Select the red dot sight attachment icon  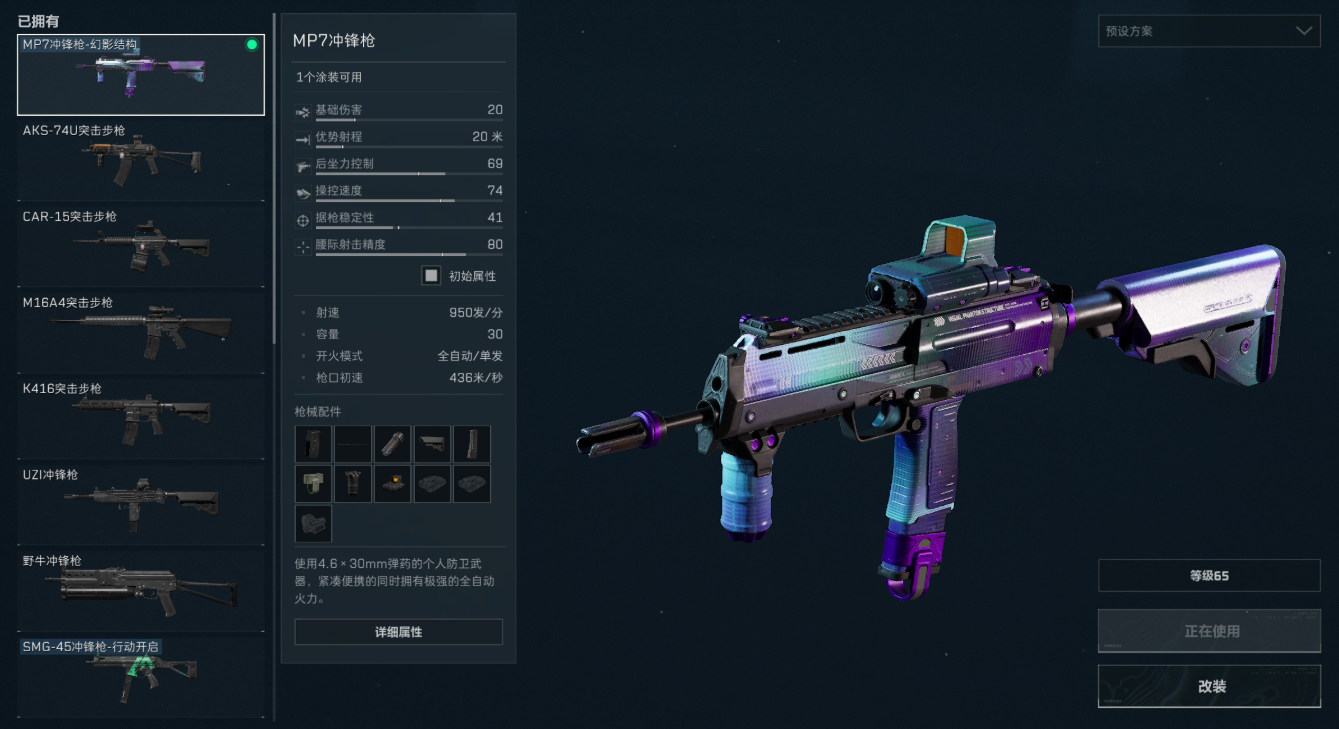[x=392, y=483]
